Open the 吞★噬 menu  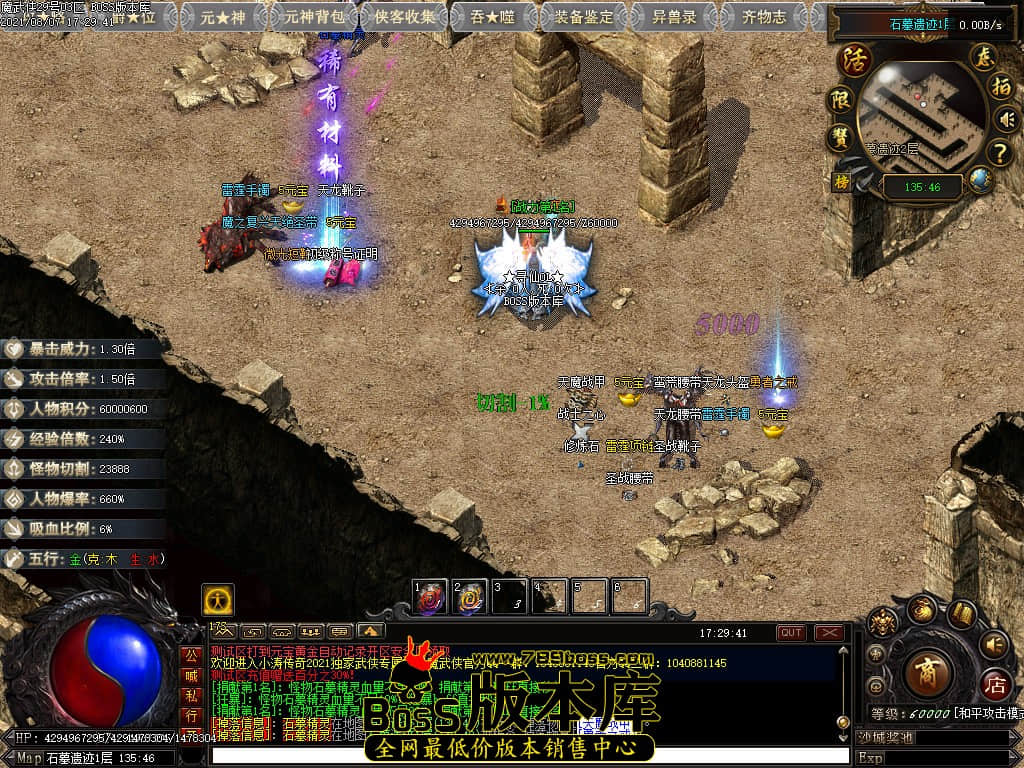pyautogui.click(x=494, y=17)
